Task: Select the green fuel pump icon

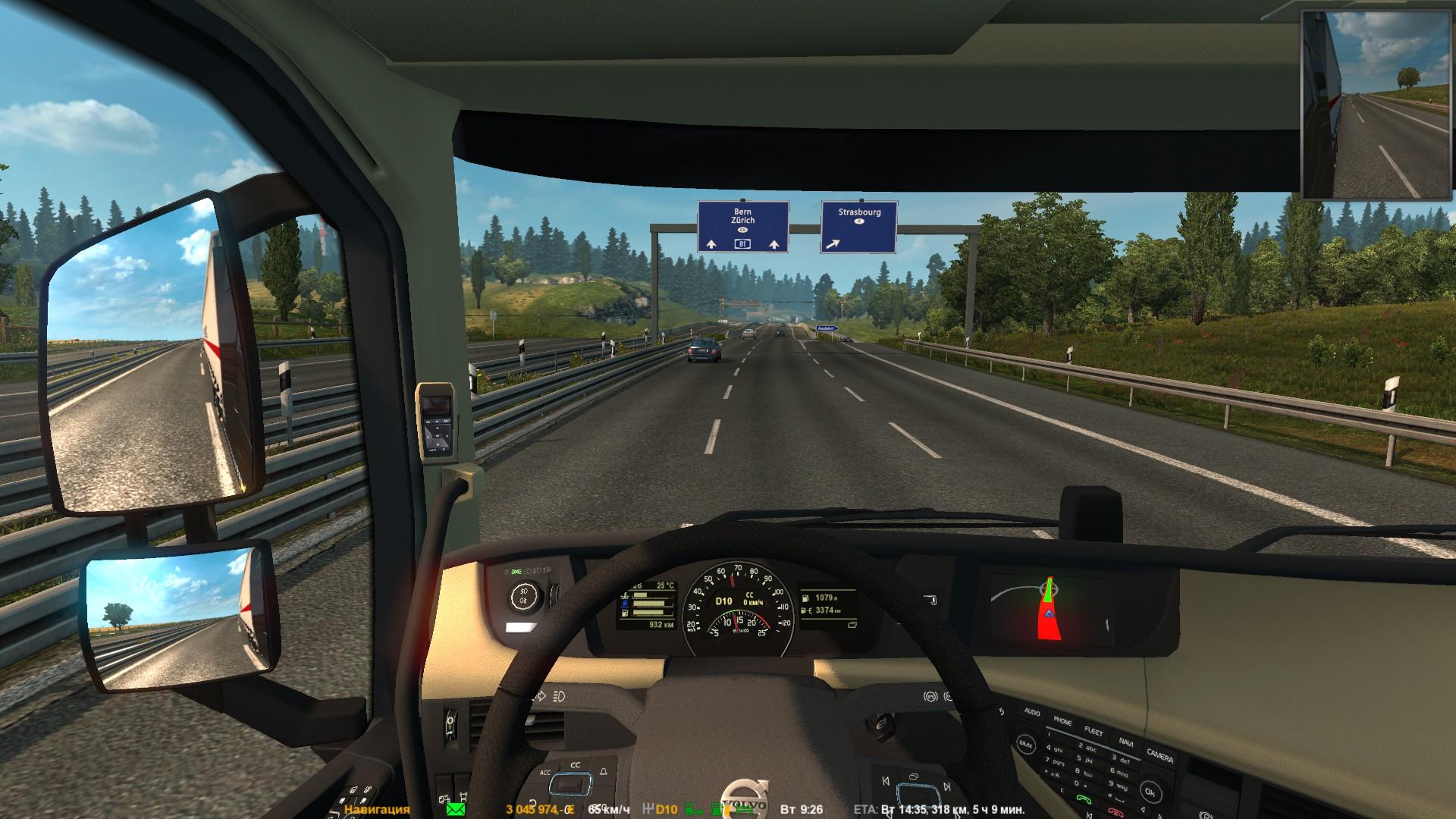Action: coord(717,809)
